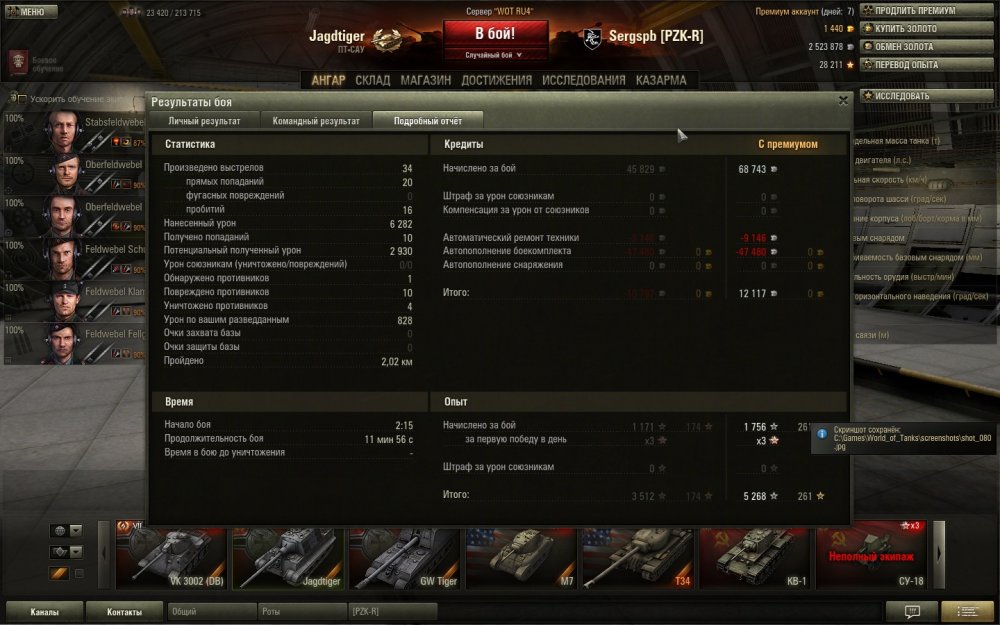The height and width of the screenshot is (625, 1000).
Task: Open the Магазин section
Action: click(425, 80)
